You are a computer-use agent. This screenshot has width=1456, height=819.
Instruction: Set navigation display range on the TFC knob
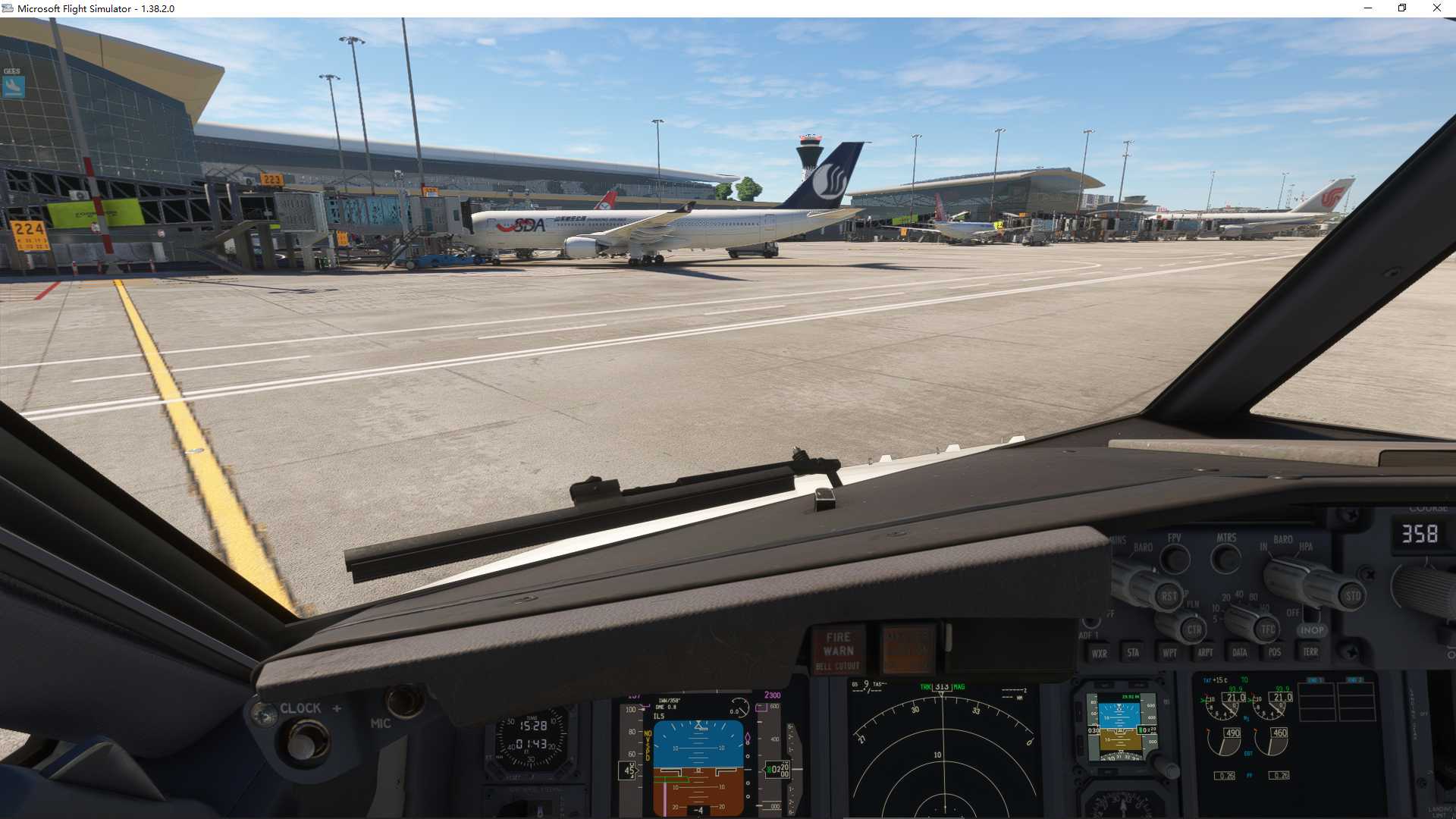click(1268, 628)
